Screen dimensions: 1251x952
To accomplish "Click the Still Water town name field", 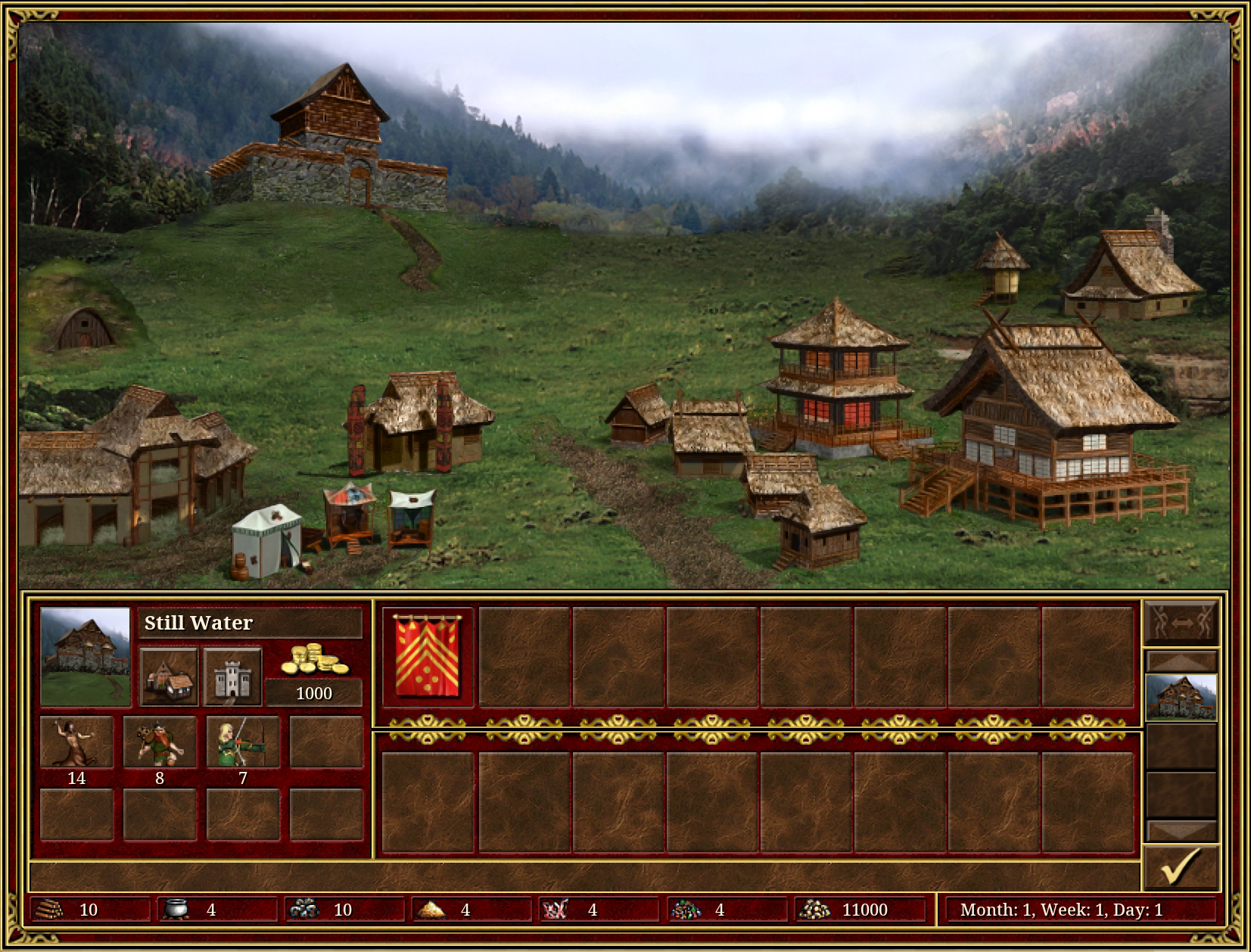I will (251, 623).
